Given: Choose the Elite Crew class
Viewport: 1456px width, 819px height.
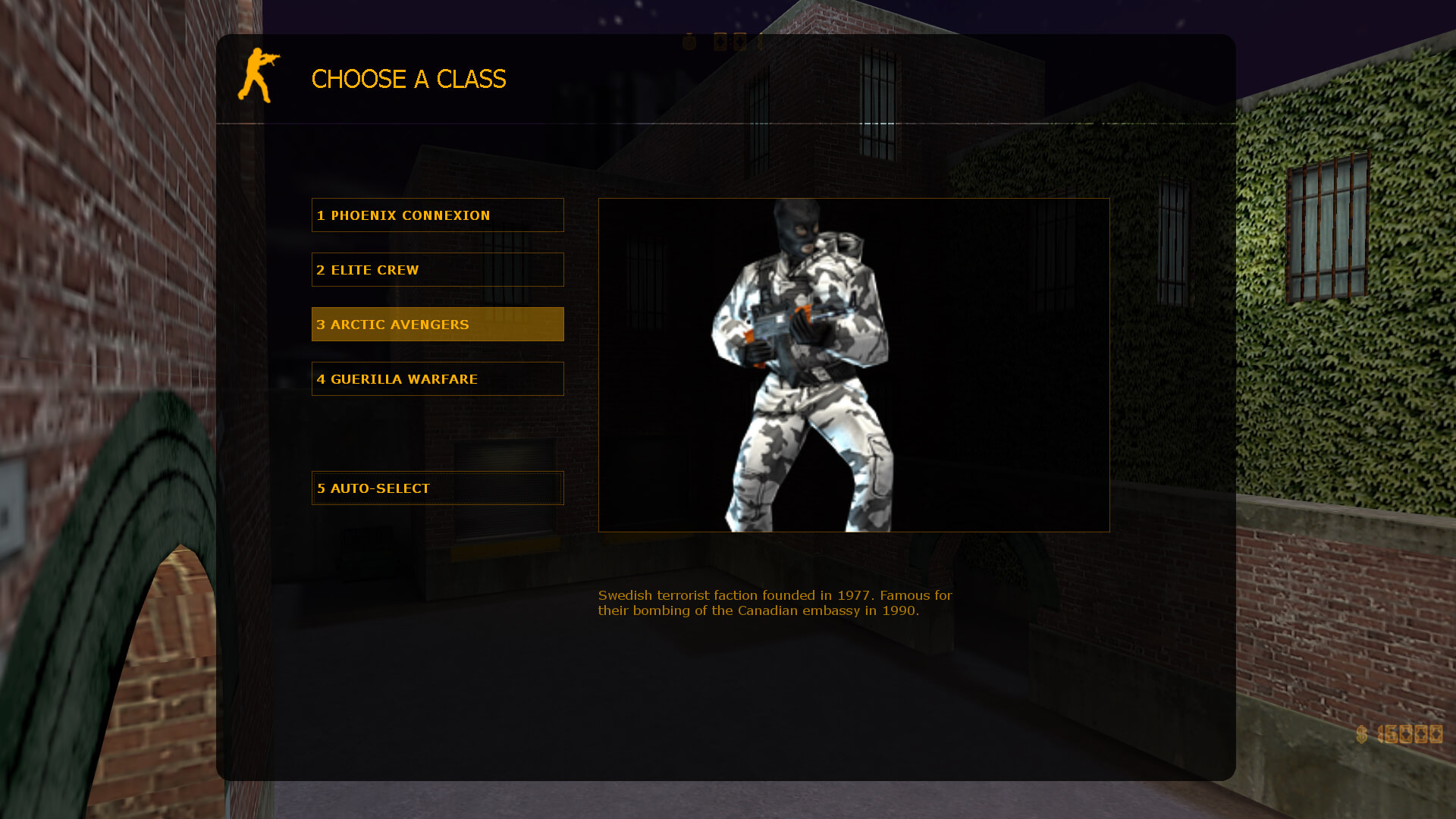Looking at the screenshot, I should [438, 270].
